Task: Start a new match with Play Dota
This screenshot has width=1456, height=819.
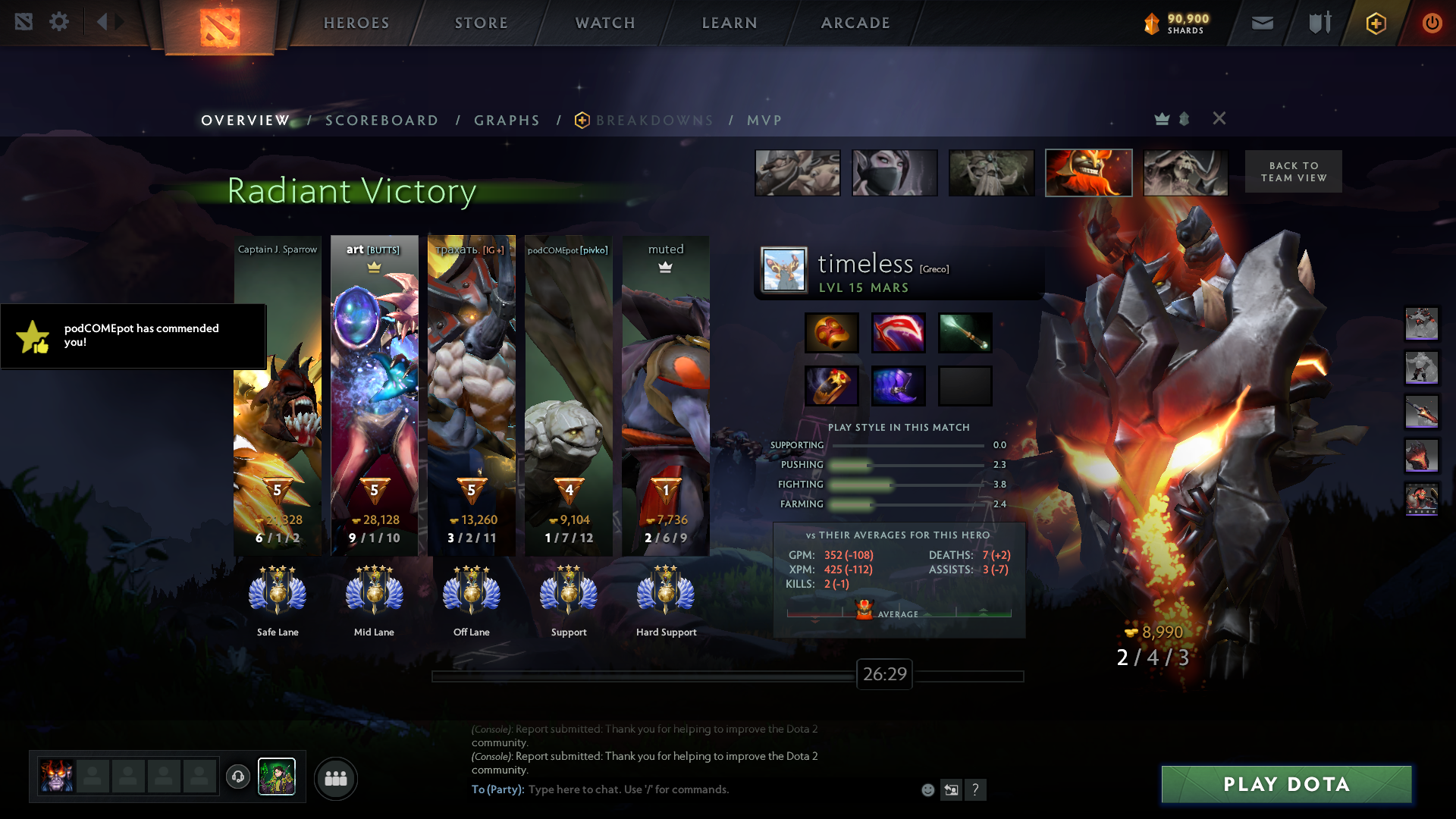Action: (x=1286, y=784)
